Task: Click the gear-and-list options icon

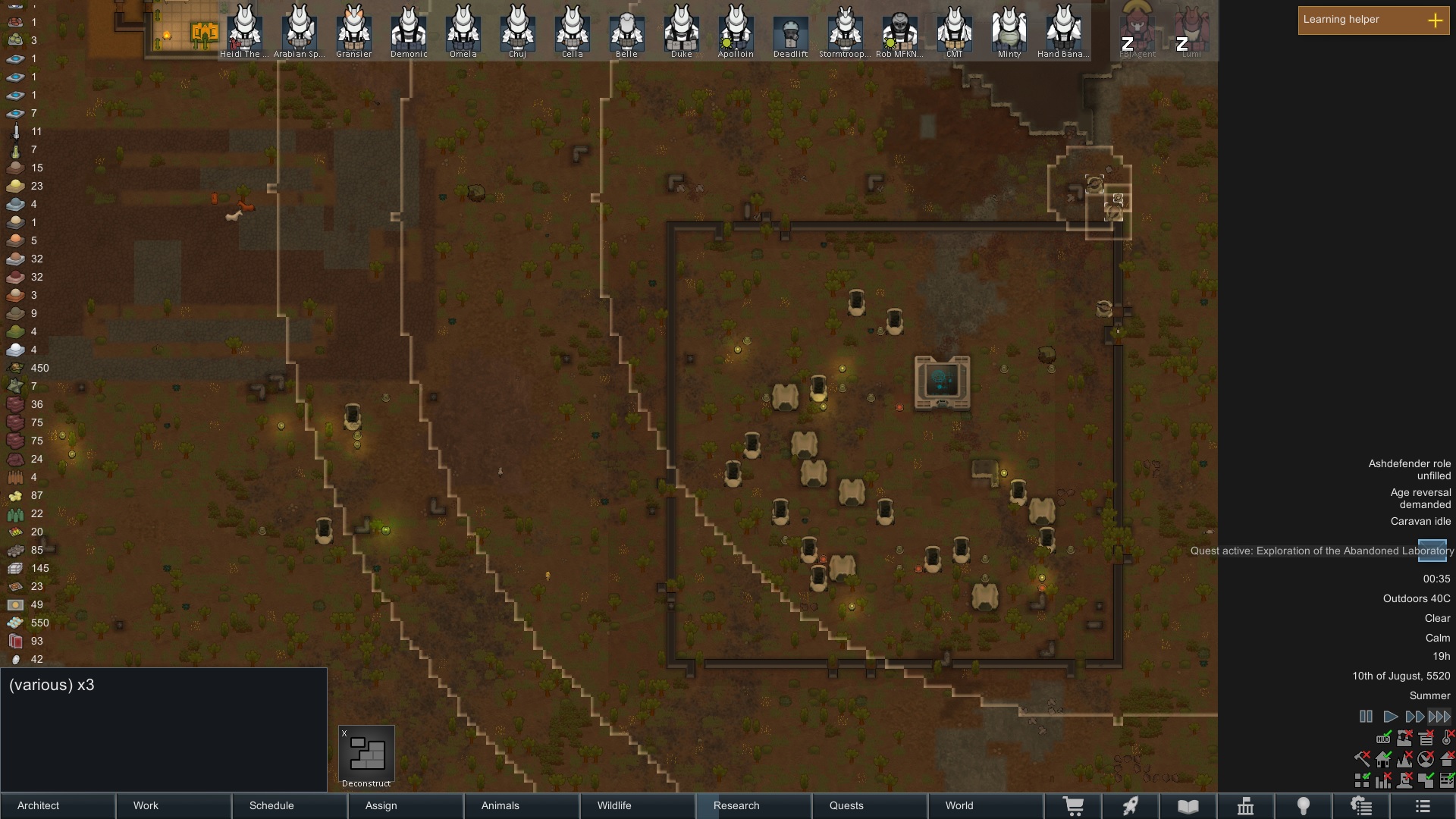Action: point(1361,806)
